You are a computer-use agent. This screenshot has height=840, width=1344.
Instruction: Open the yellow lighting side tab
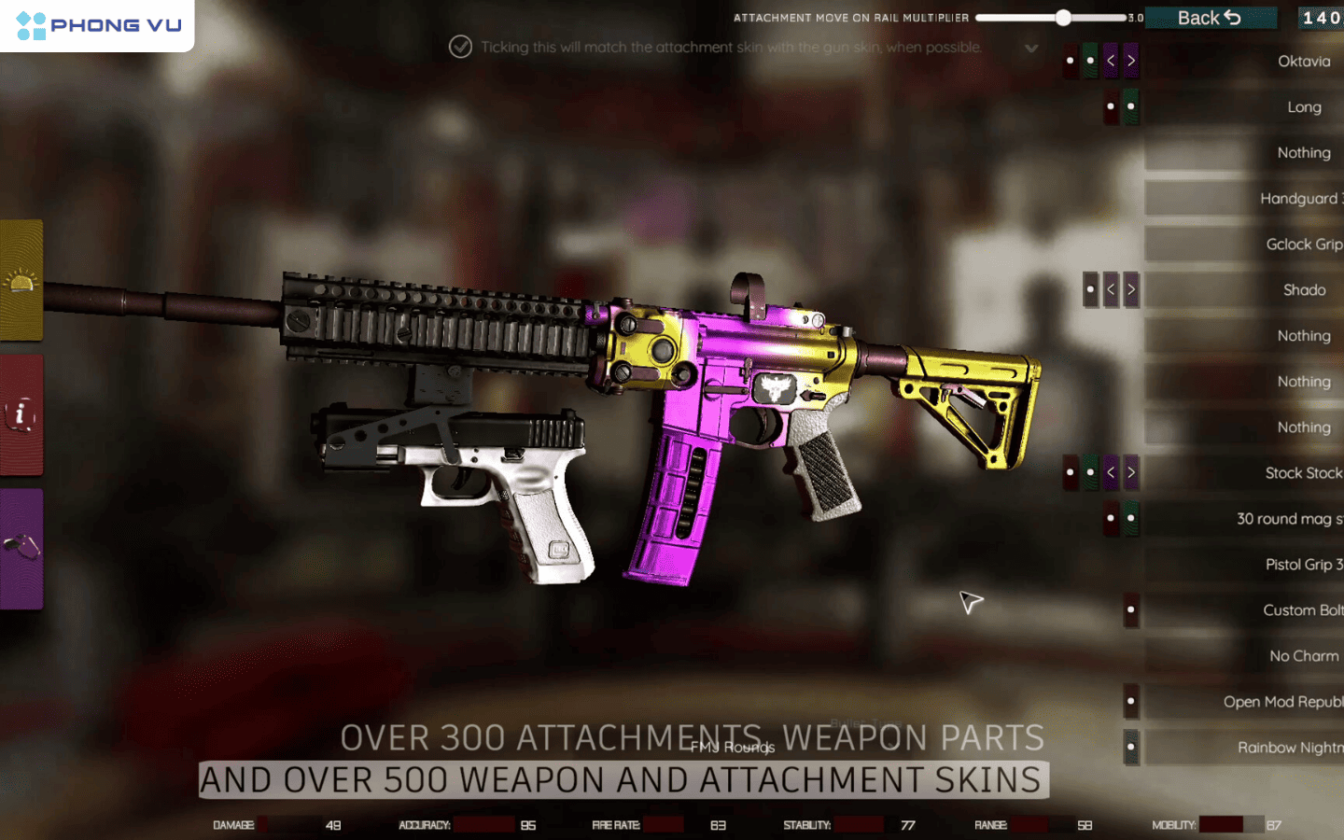21,281
